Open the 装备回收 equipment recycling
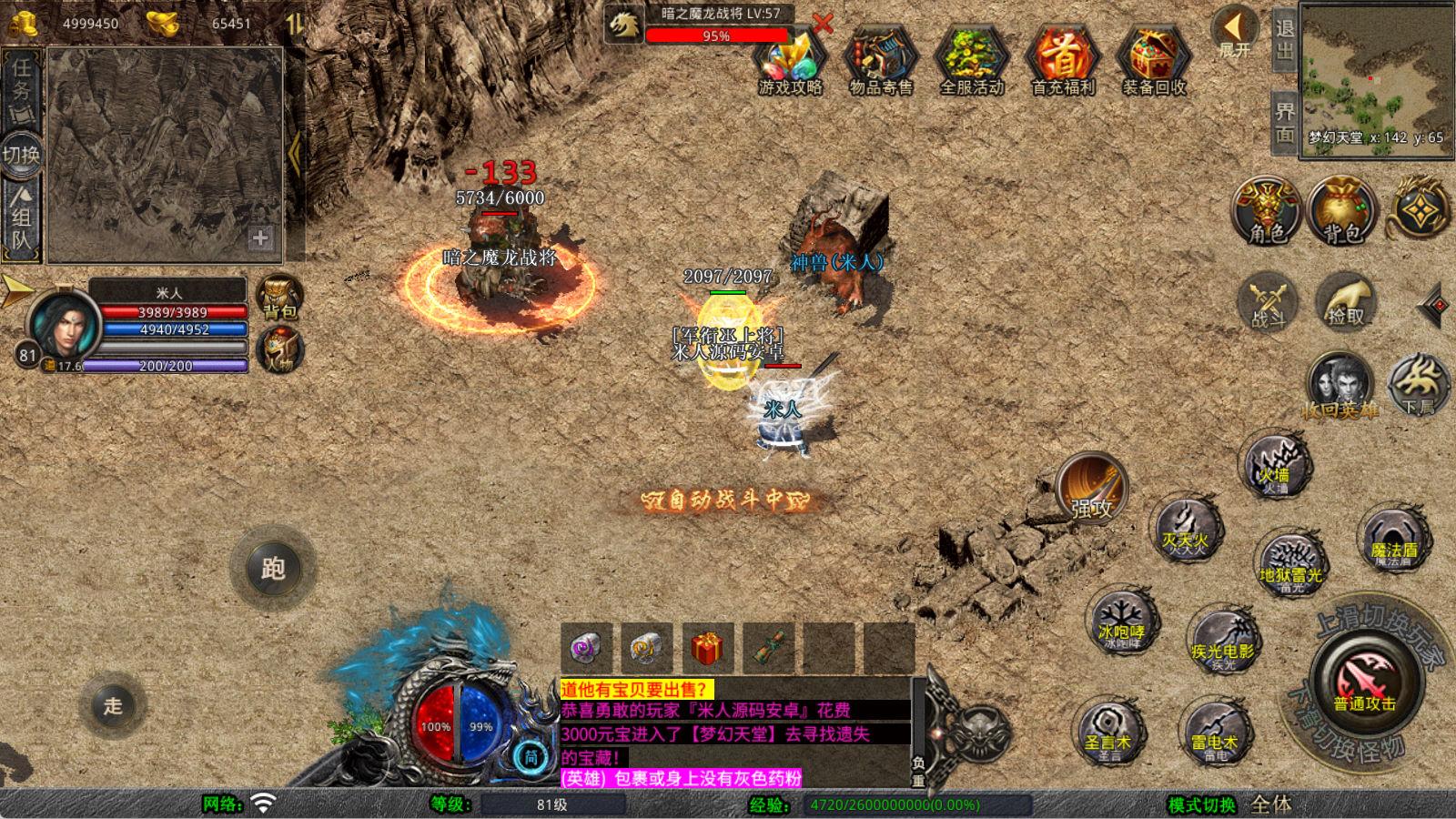 [x=1154, y=62]
